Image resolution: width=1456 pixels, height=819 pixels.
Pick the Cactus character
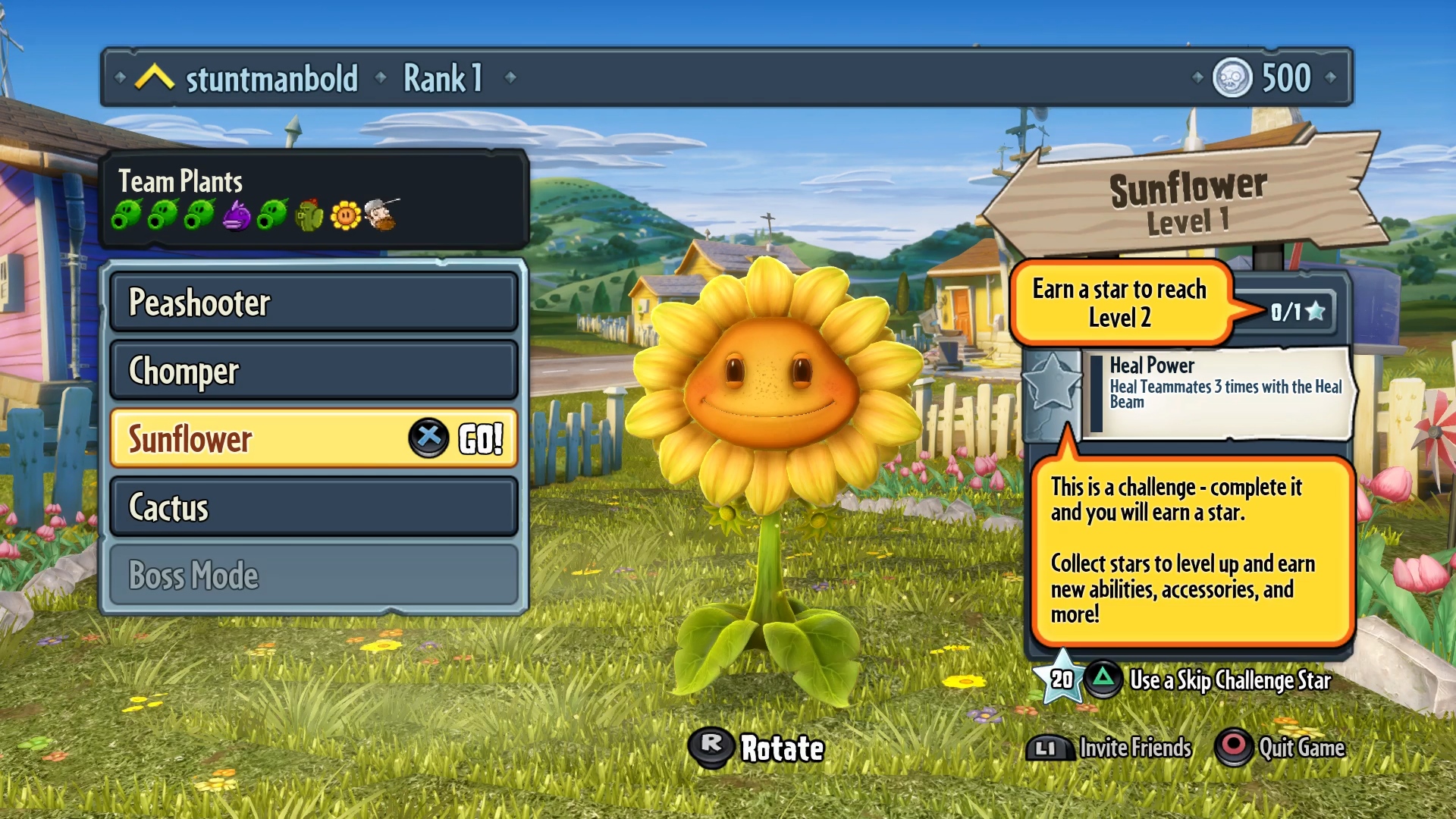(x=314, y=507)
